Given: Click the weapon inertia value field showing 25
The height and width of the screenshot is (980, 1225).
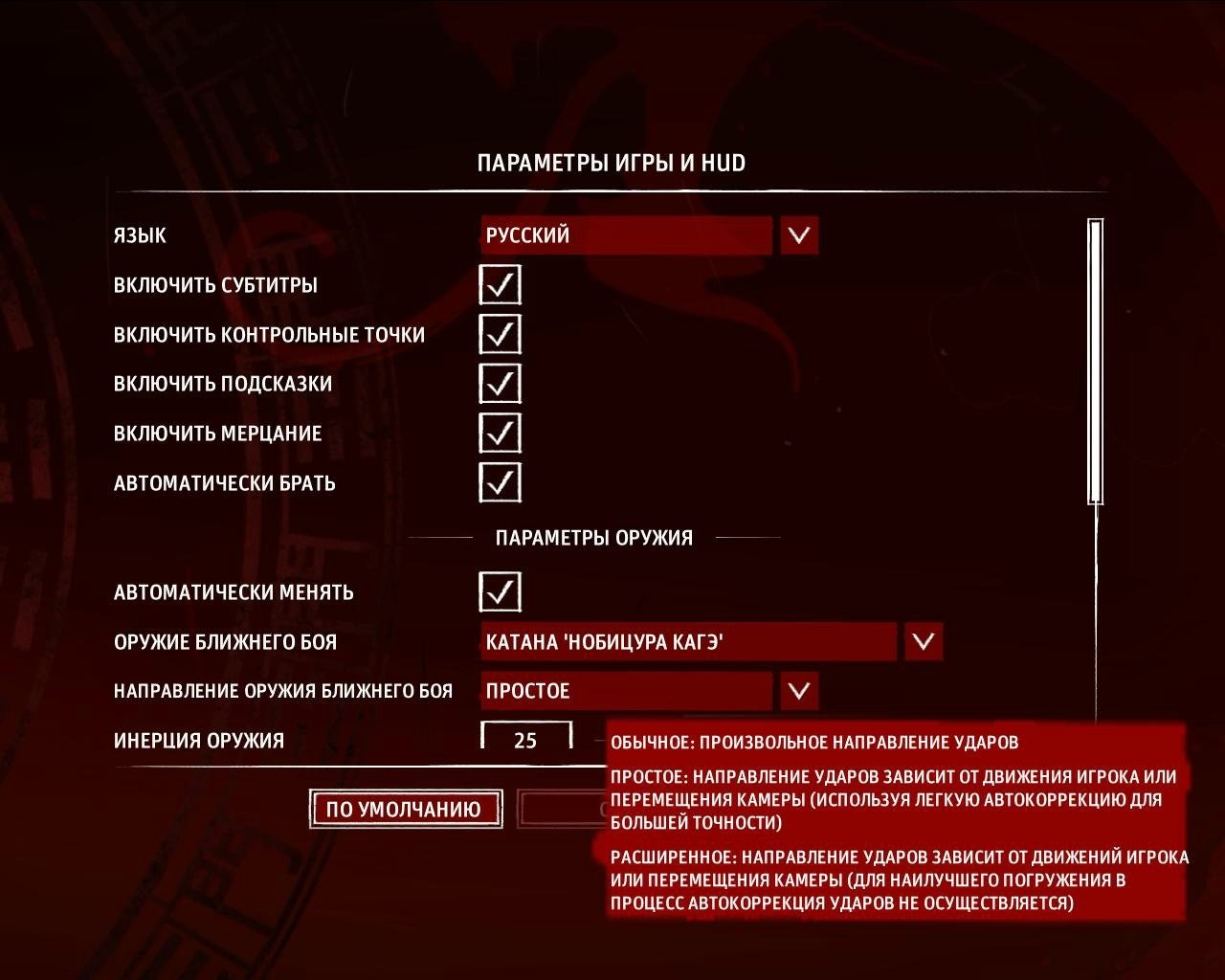Looking at the screenshot, I should click(x=524, y=739).
